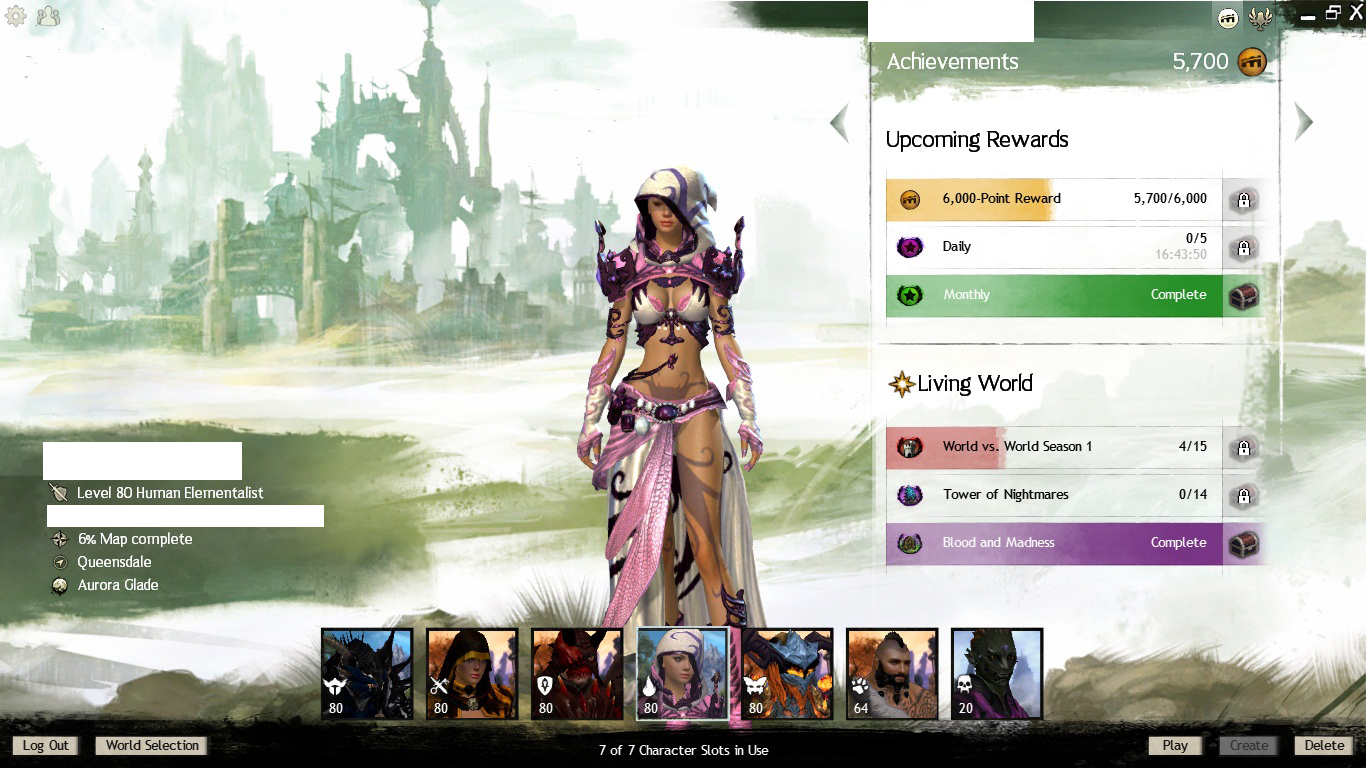This screenshot has height=768, width=1366.
Task: Select the level 64 bearded character portrait
Action: [892, 674]
